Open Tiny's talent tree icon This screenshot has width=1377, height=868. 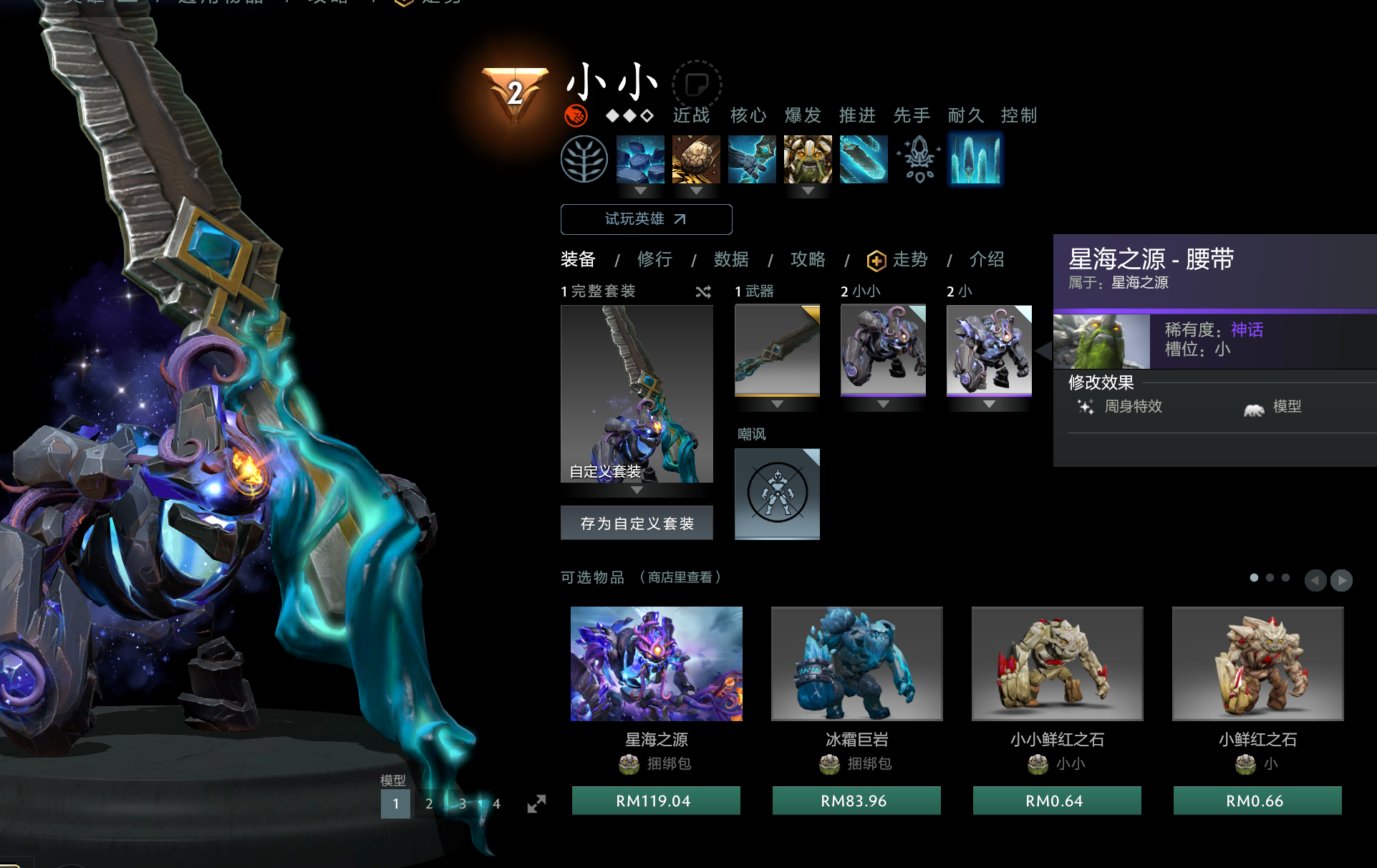click(x=584, y=159)
